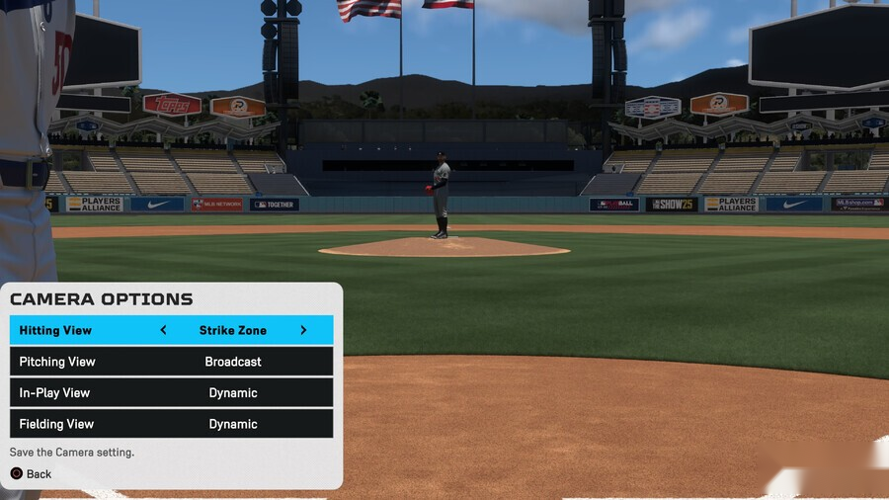Highlight the Fielding View row
The width and height of the screenshot is (889, 500).
pos(171,424)
